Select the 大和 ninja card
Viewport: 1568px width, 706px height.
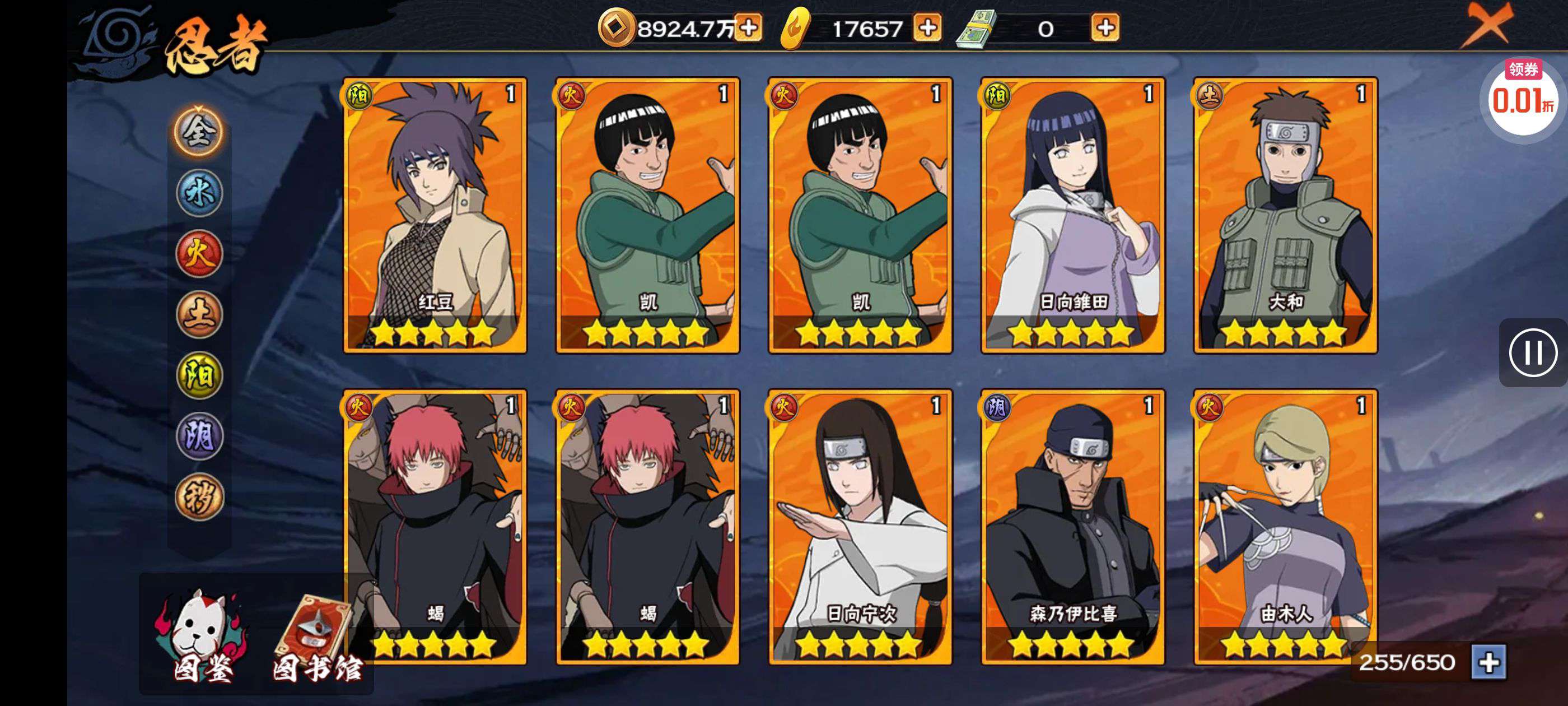[x=1285, y=215]
